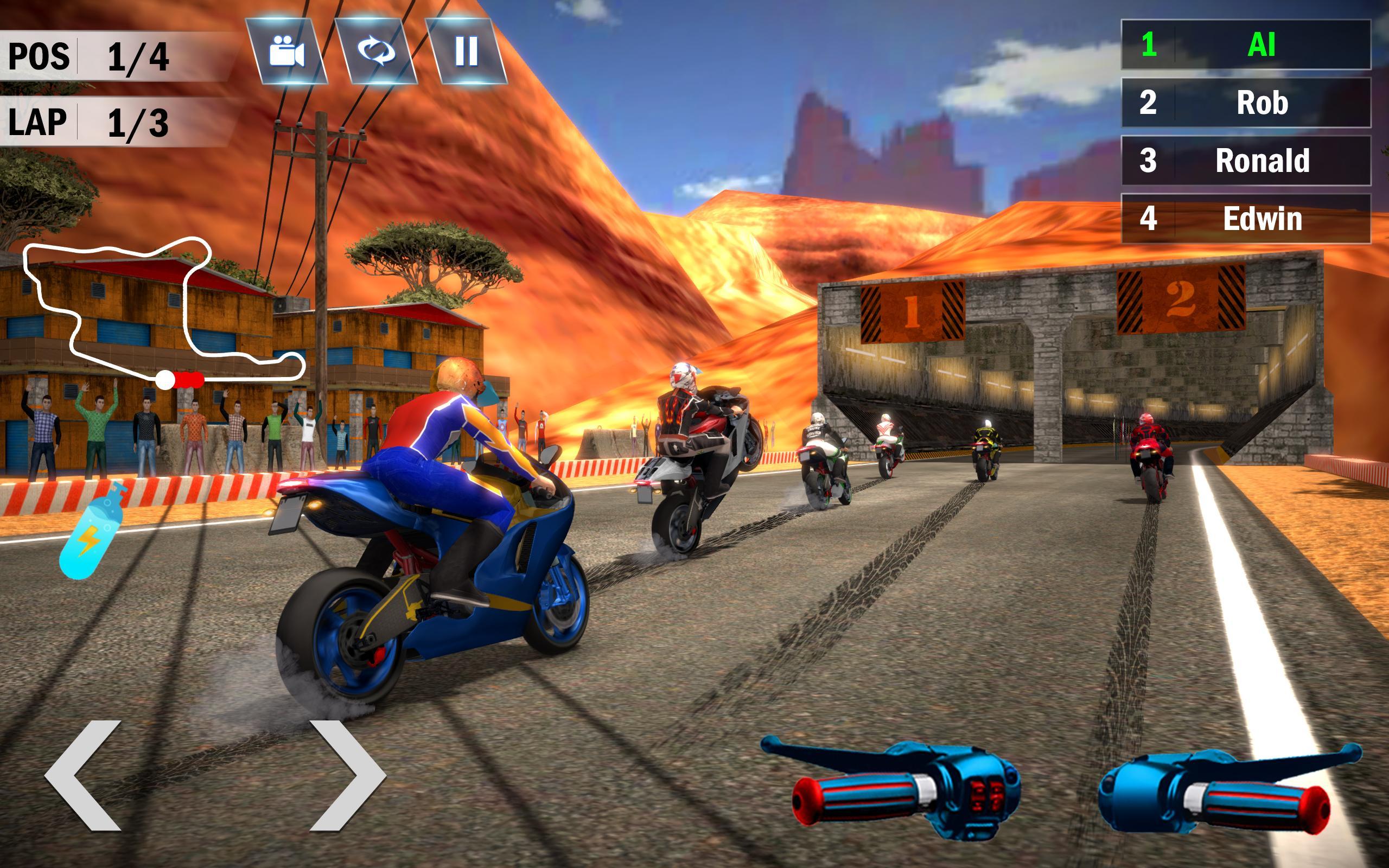Activate the nitro boost bottle
This screenshot has width=1389, height=868.
[x=92, y=531]
